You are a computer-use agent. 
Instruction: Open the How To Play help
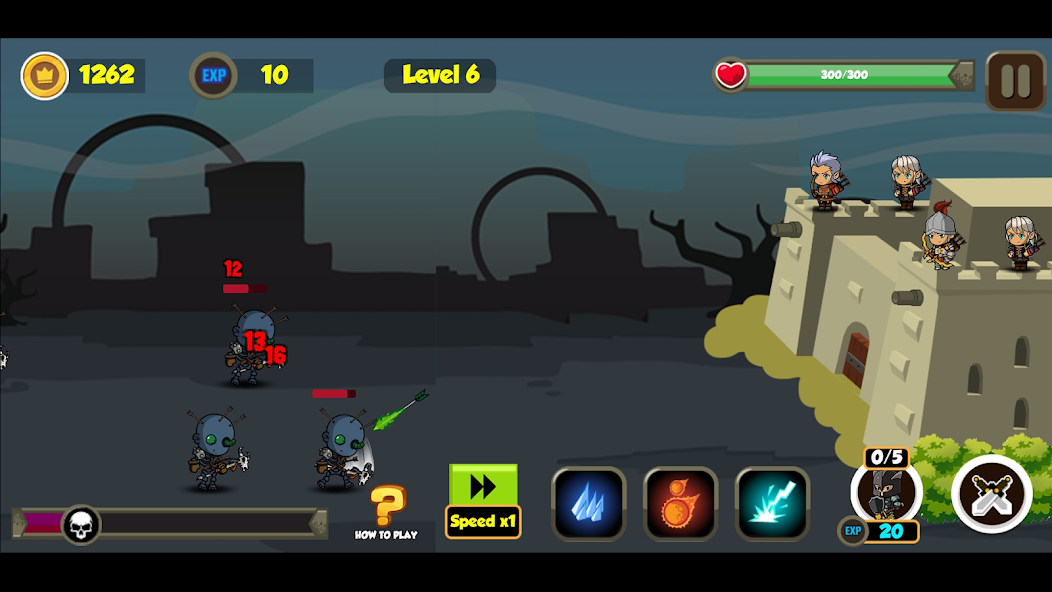click(386, 511)
